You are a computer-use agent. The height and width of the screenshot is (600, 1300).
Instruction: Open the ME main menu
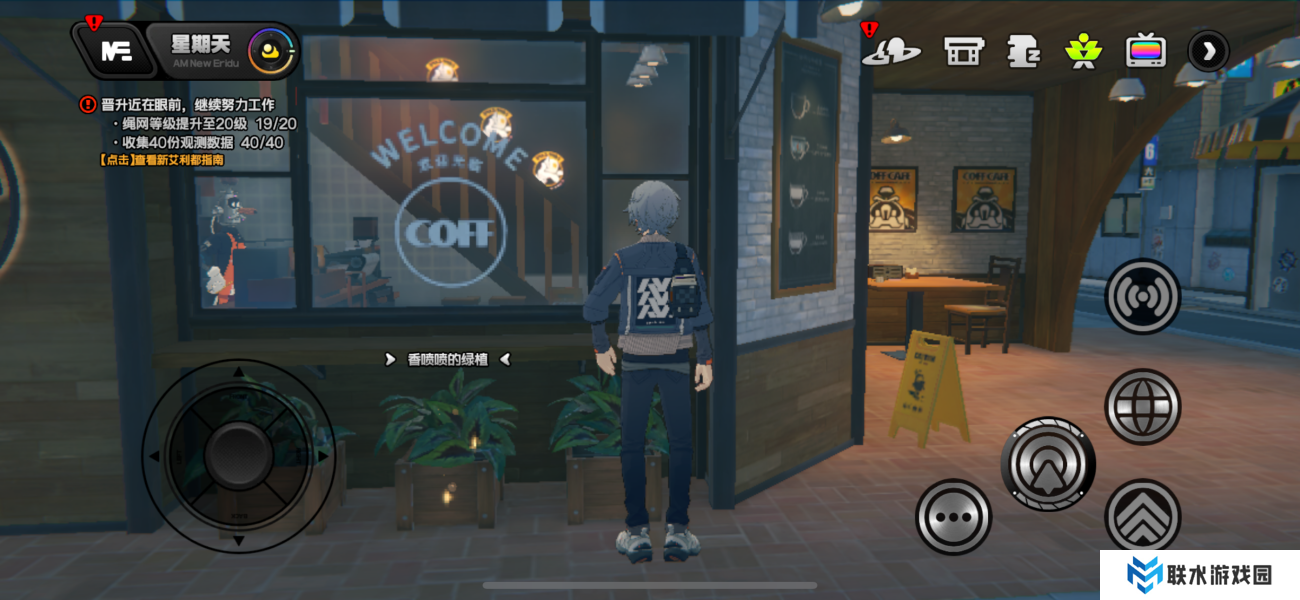117,51
